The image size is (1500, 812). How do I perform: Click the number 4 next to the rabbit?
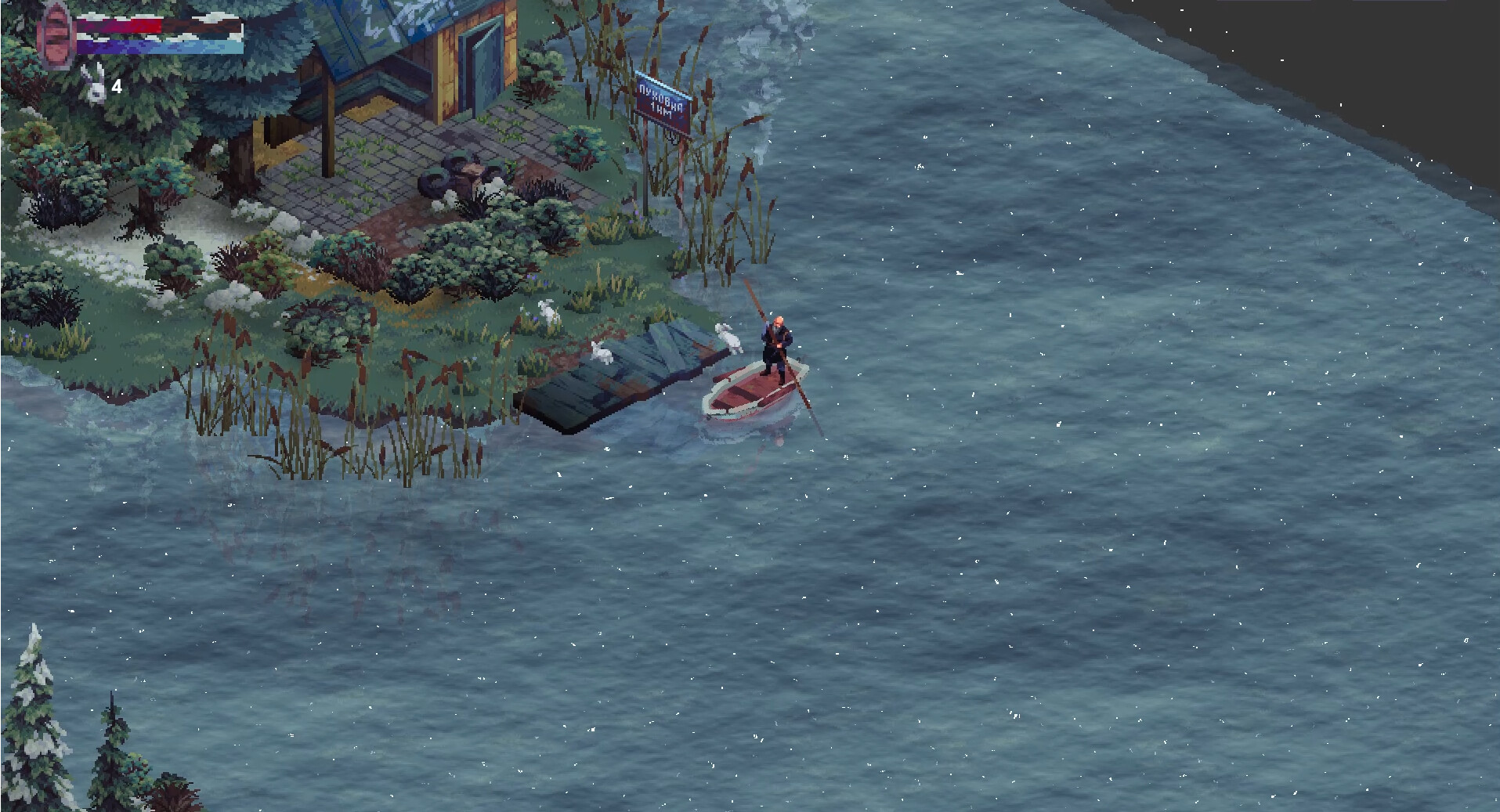tap(116, 88)
